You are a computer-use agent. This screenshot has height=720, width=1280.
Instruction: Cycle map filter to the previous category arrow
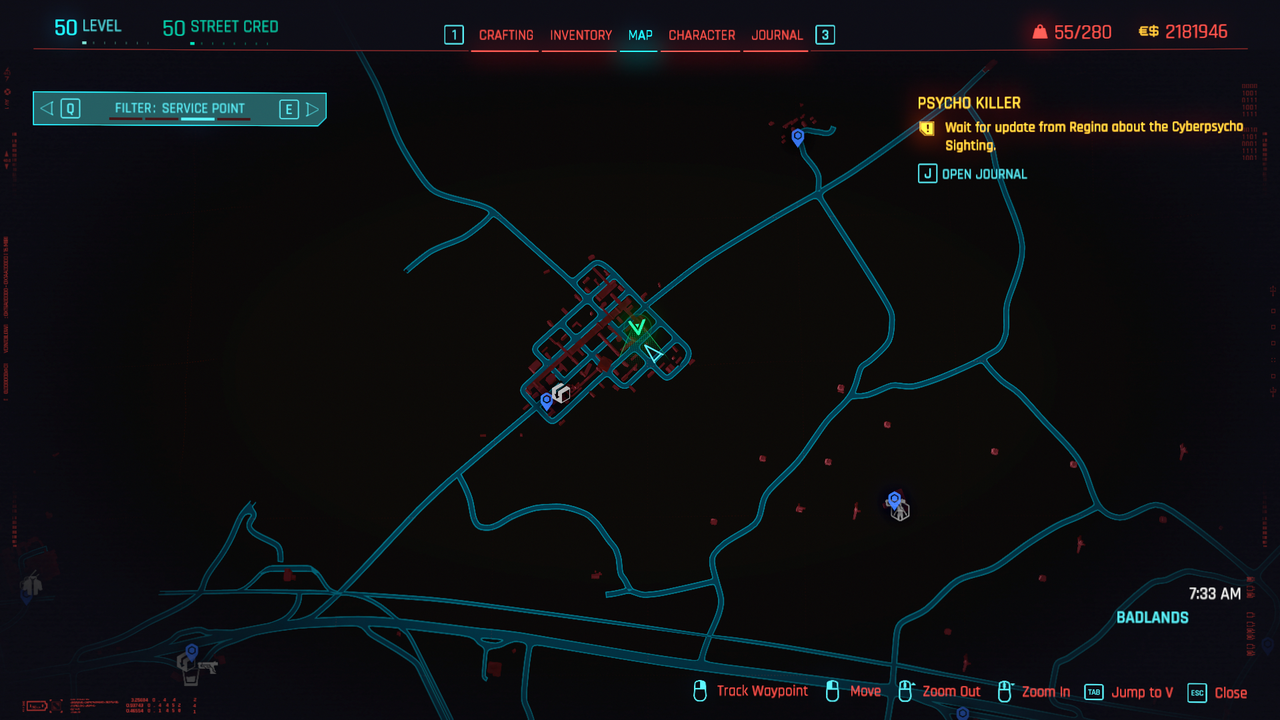[47, 109]
